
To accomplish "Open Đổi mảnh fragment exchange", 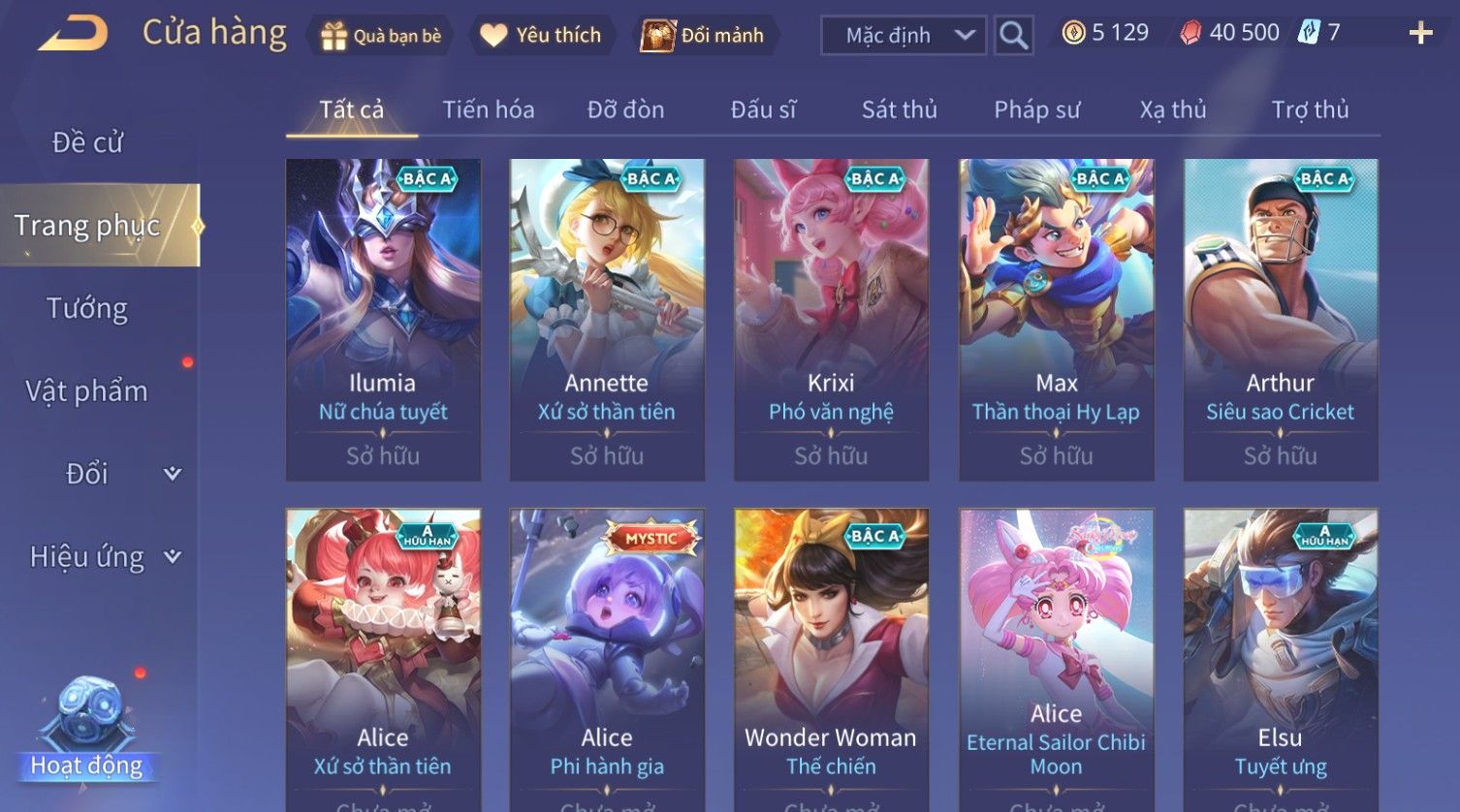I will click(x=703, y=36).
